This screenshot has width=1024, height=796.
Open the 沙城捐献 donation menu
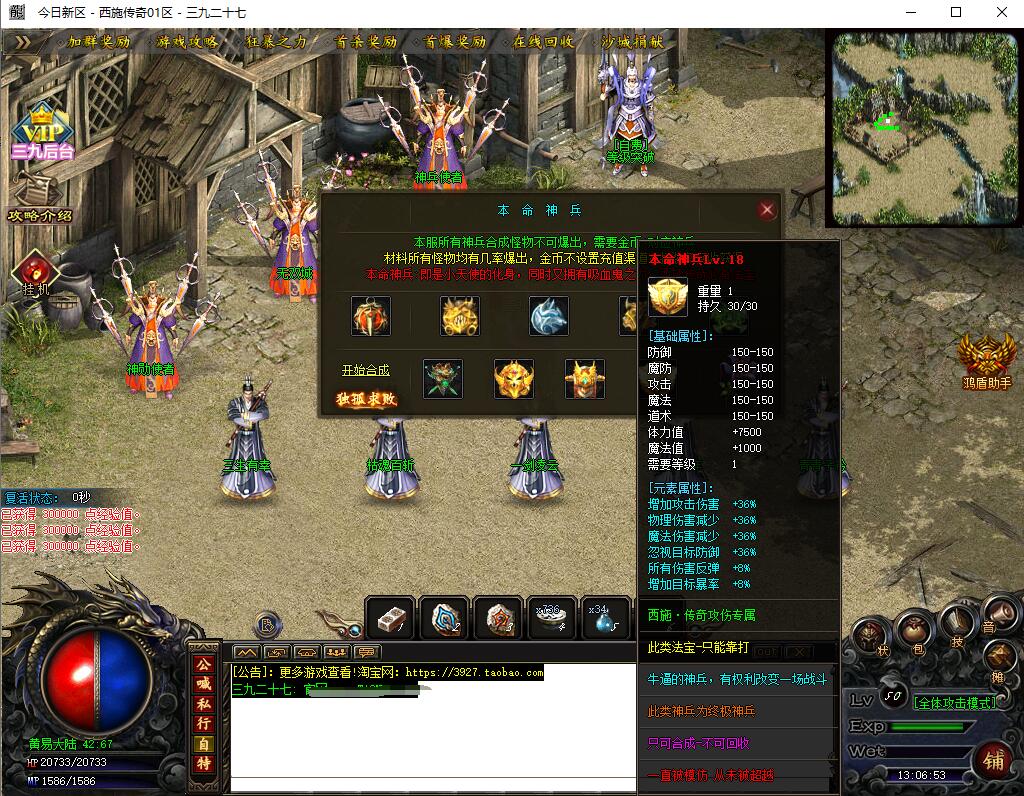(632, 42)
